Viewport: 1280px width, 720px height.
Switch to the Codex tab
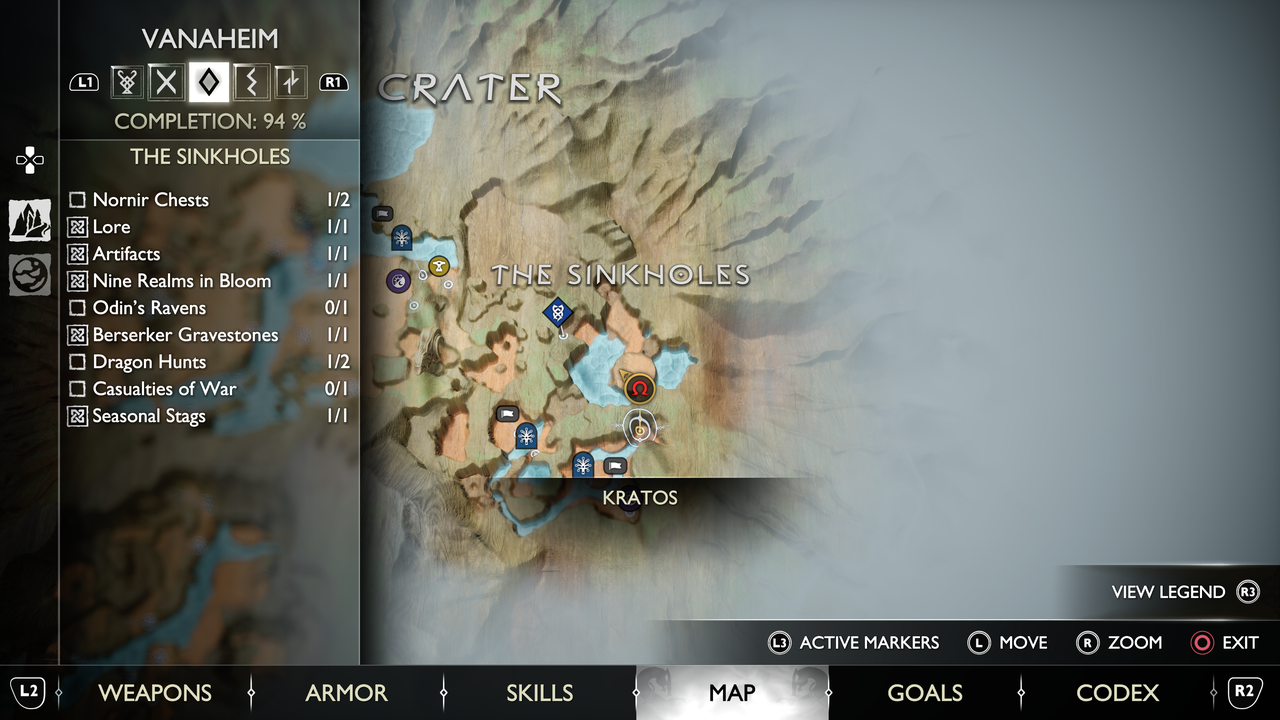pos(1117,692)
